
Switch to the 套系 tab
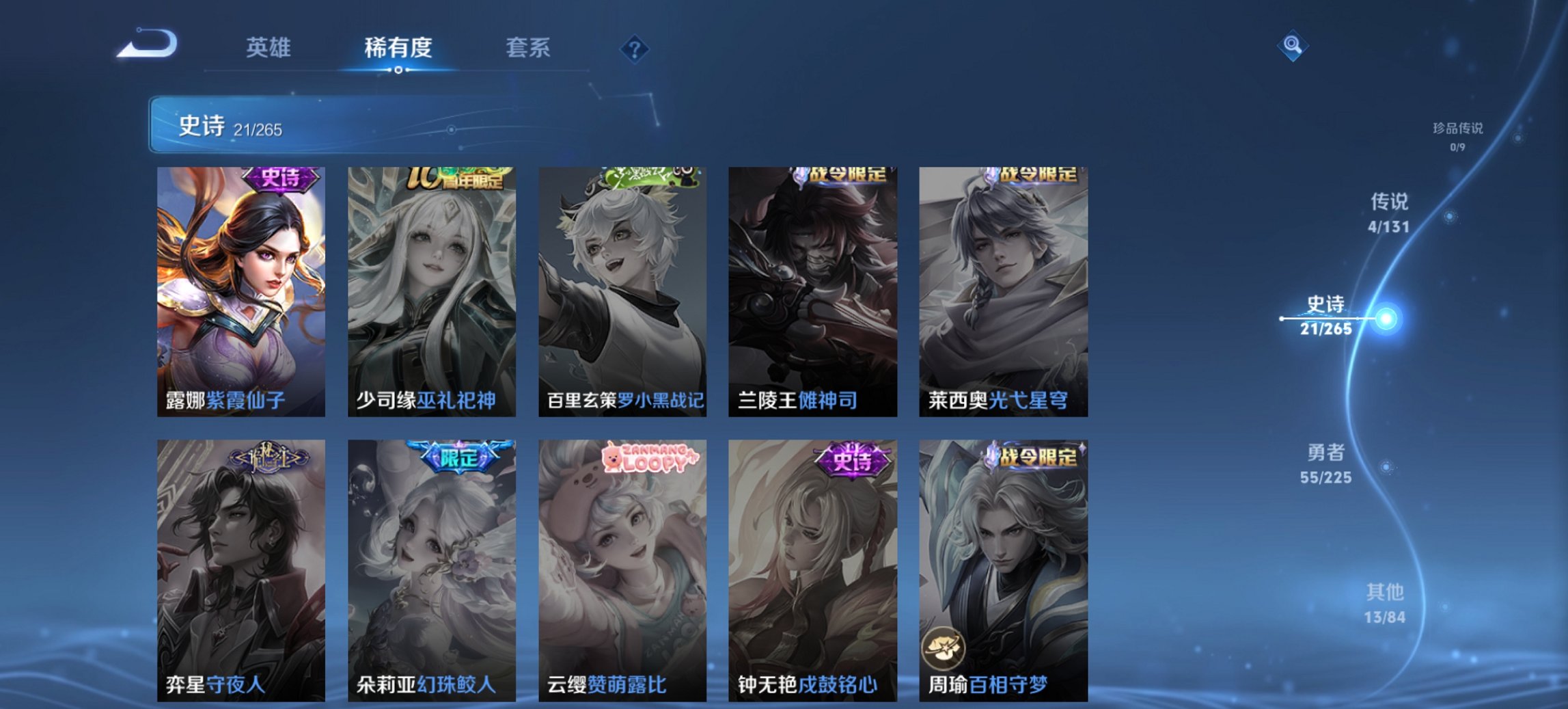point(527,49)
